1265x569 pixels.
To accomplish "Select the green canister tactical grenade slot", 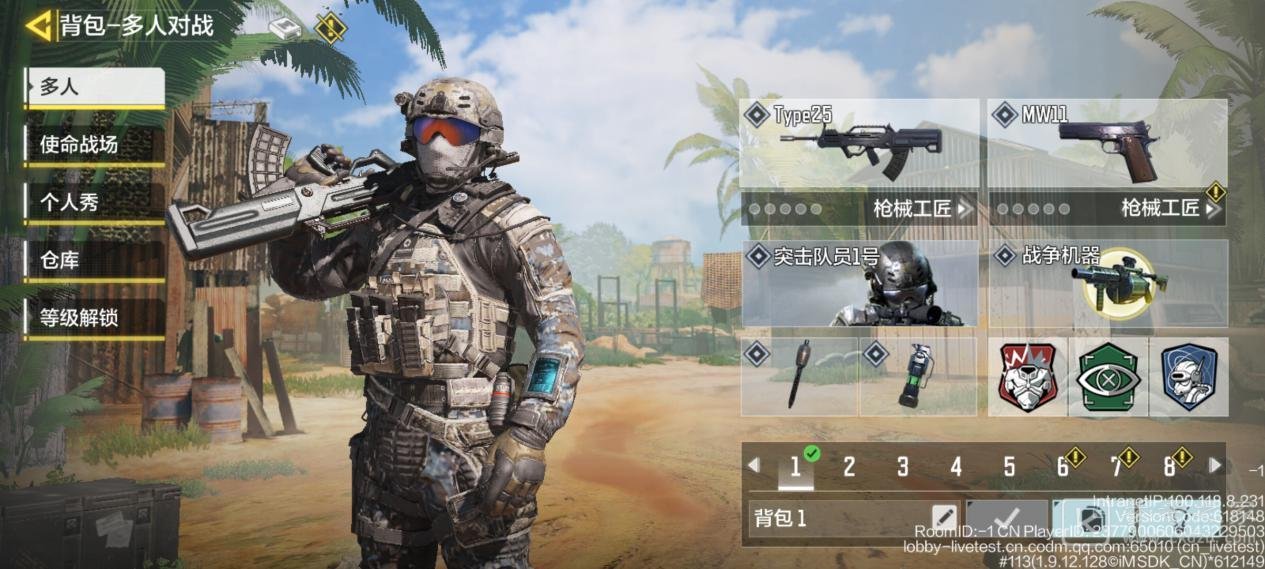I will (917, 376).
